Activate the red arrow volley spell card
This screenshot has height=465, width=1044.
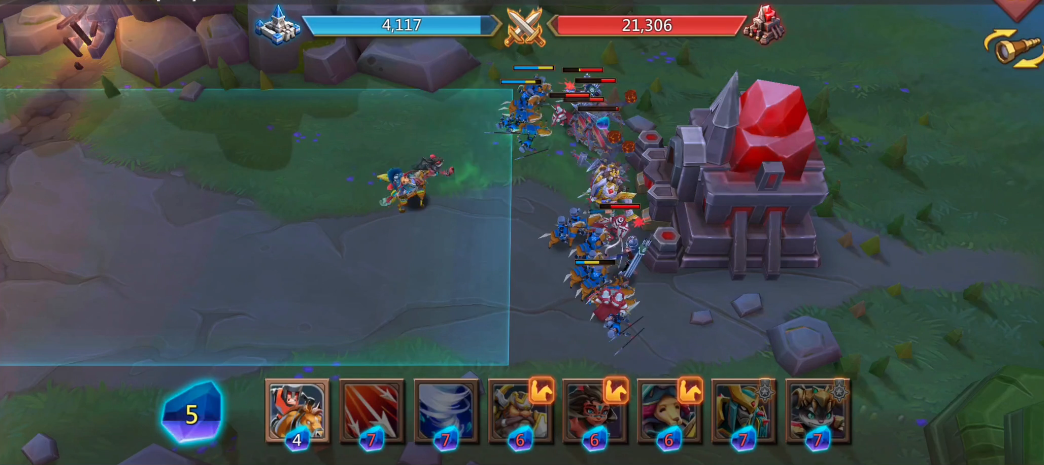click(x=372, y=410)
